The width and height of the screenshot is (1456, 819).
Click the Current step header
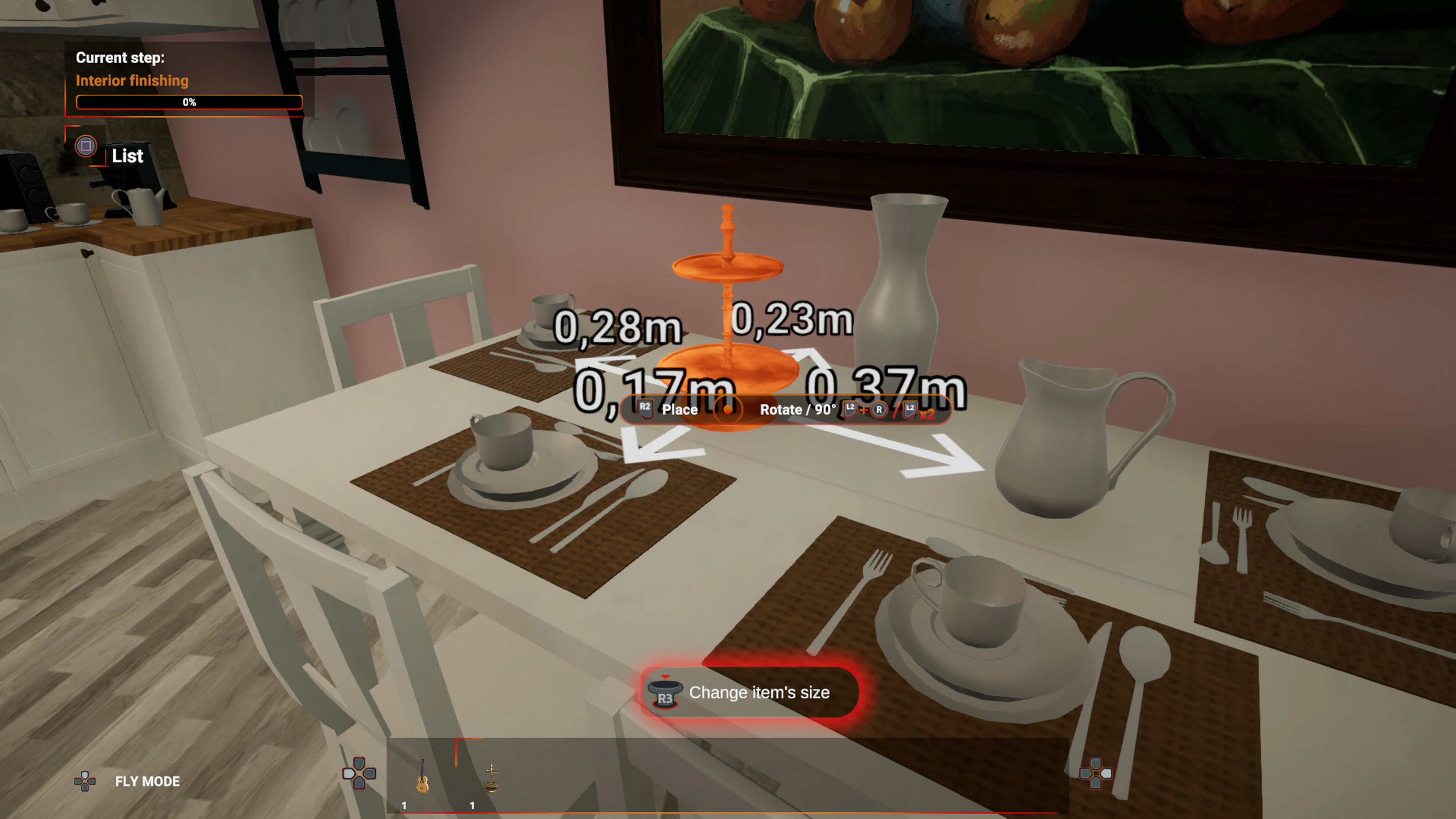(x=121, y=57)
